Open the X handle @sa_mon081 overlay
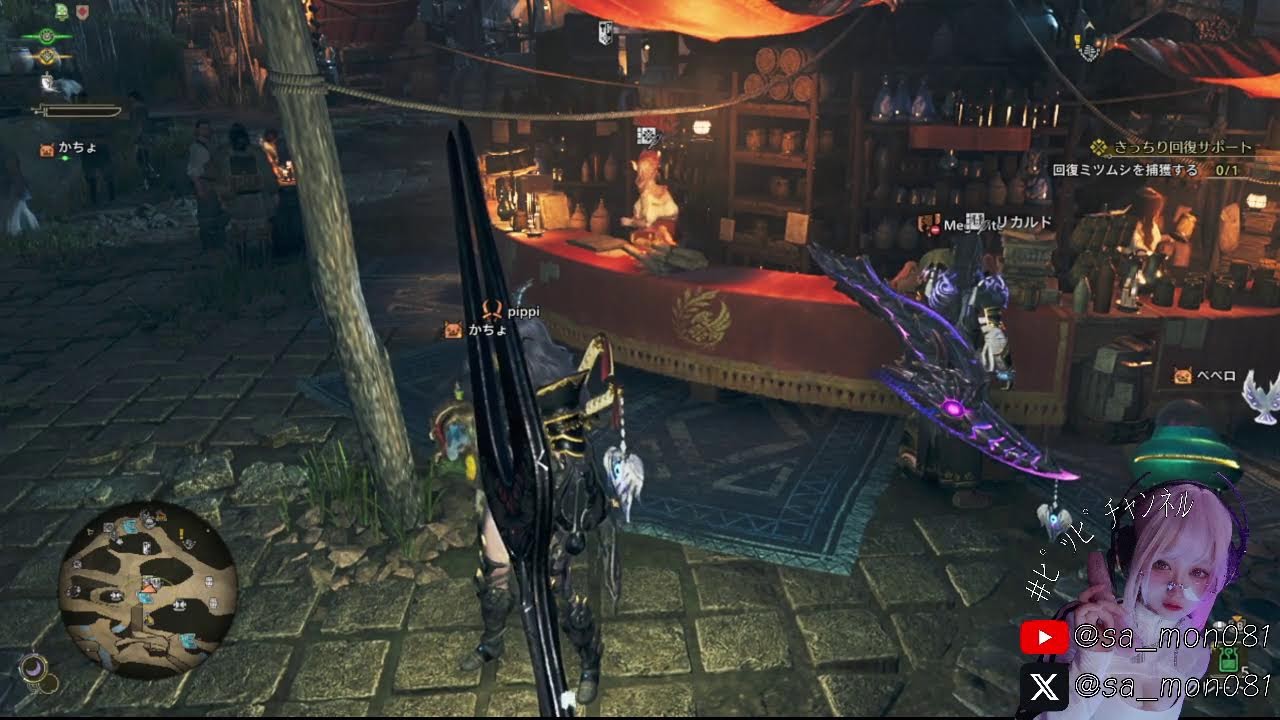The width and height of the screenshot is (1280, 720). point(1145,687)
